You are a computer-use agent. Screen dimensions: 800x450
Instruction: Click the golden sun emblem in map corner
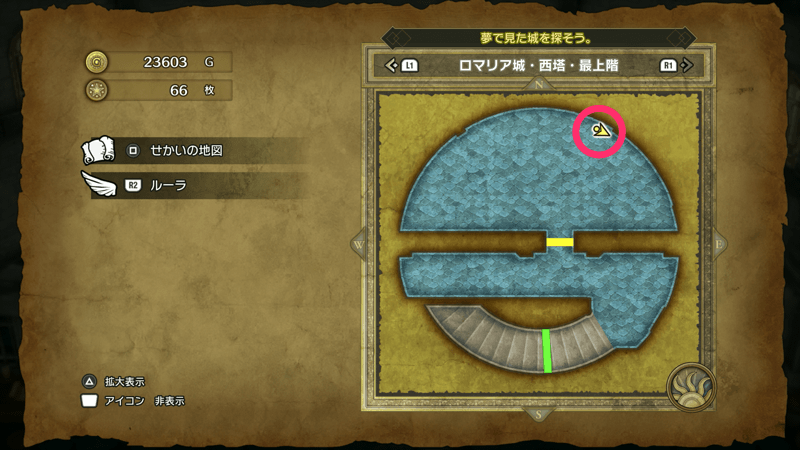pos(691,387)
